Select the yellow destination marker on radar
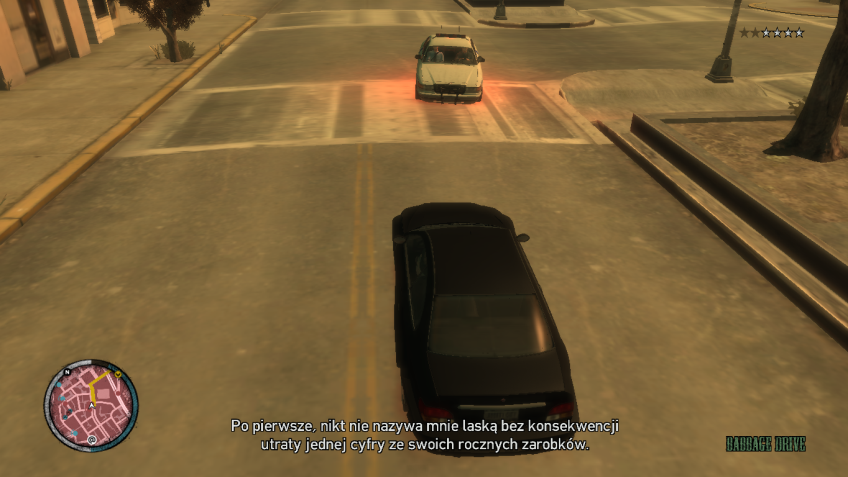 [118, 375]
